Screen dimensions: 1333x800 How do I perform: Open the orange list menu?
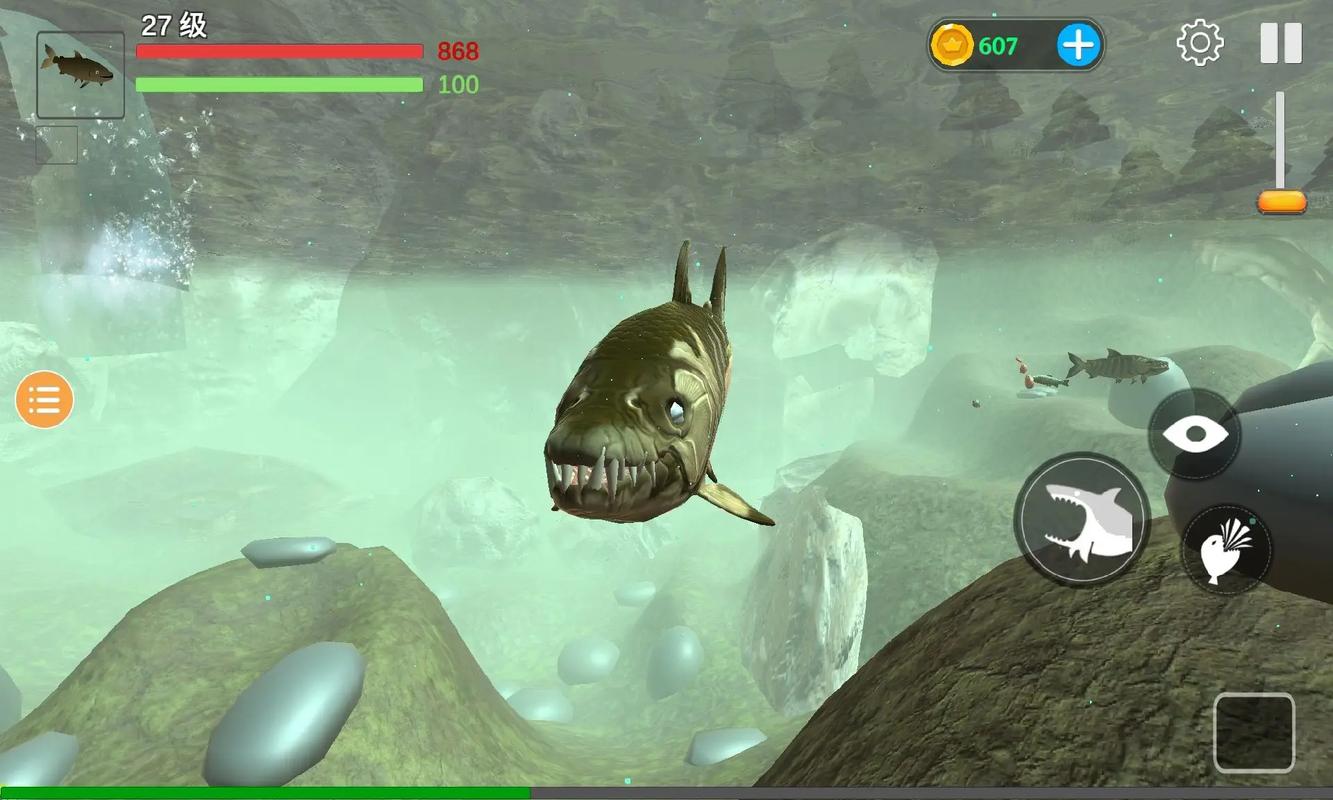tap(44, 400)
